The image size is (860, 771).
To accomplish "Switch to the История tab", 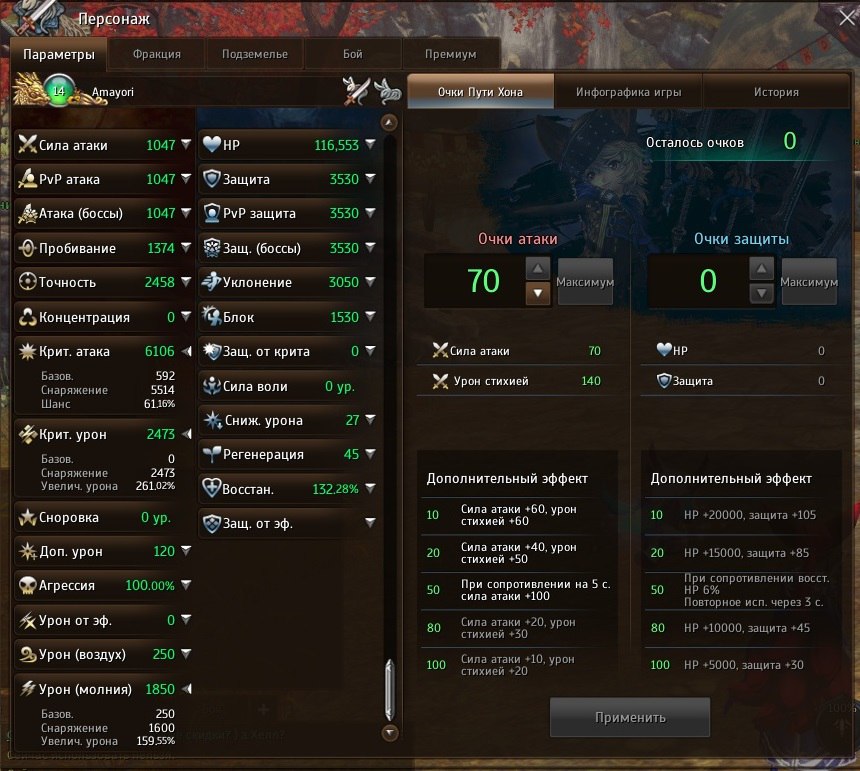I will [x=776, y=92].
